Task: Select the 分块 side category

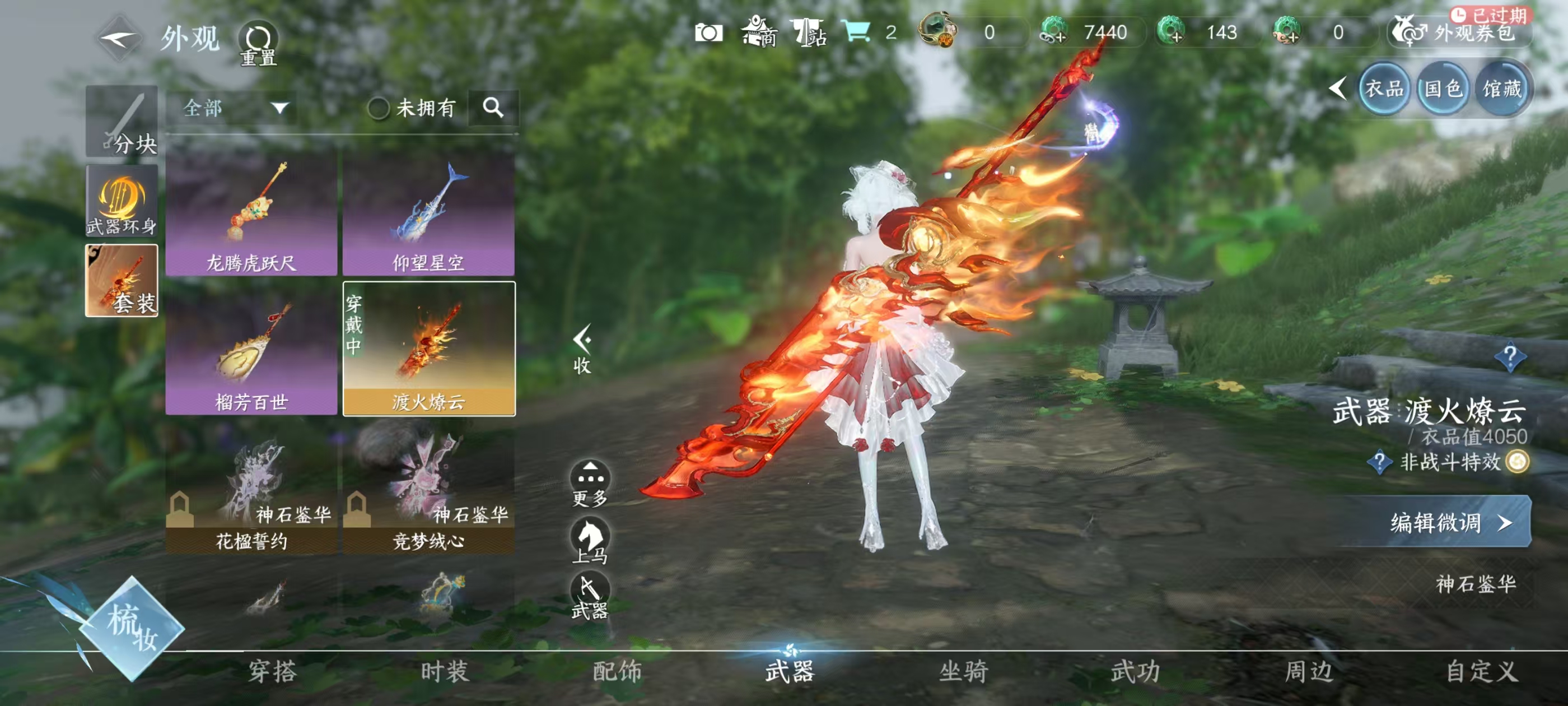Action: click(x=122, y=122)
